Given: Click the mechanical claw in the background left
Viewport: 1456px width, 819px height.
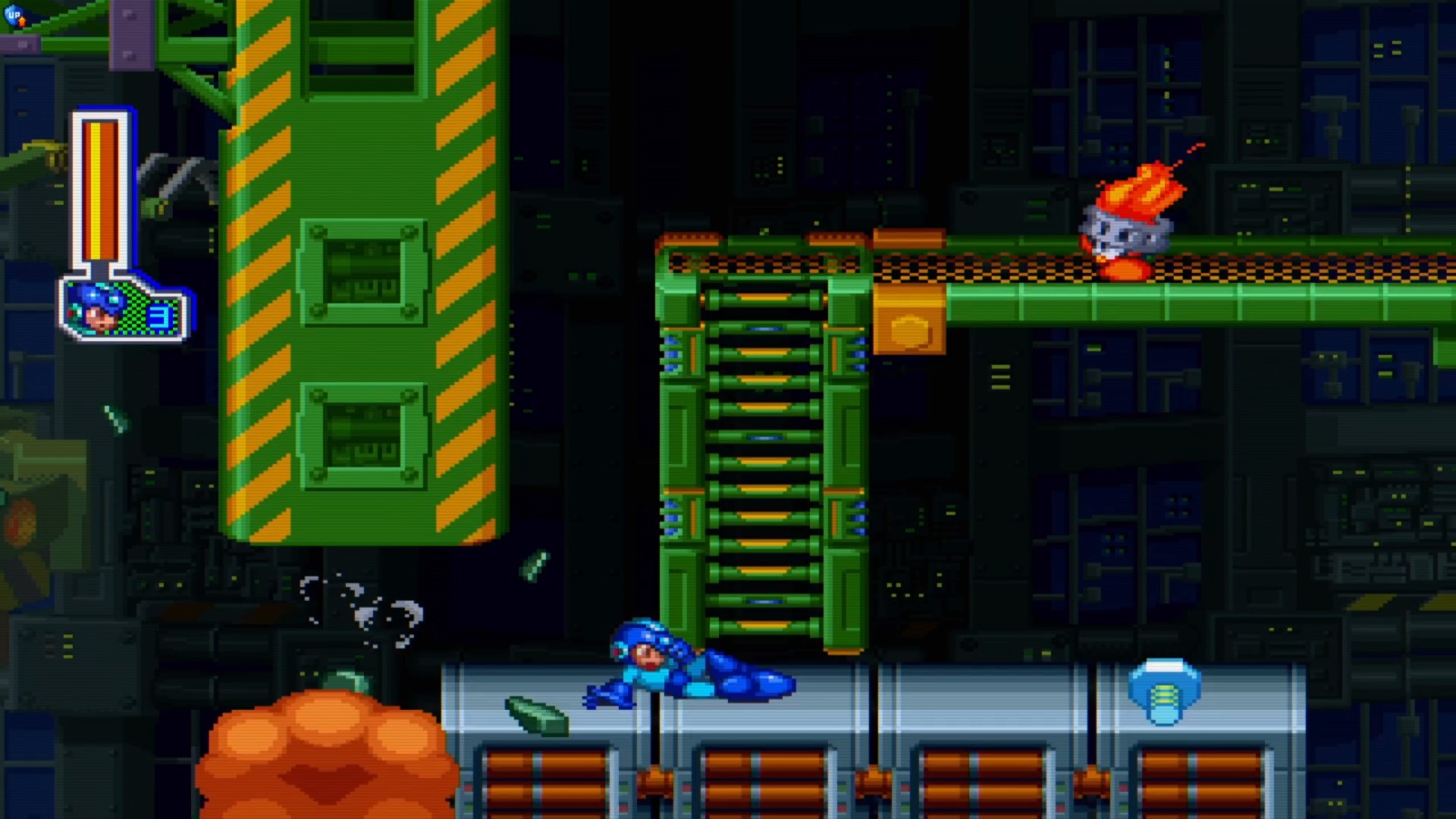Looking at the screenshot, I should pyautogui.click(x=175, y=175).
